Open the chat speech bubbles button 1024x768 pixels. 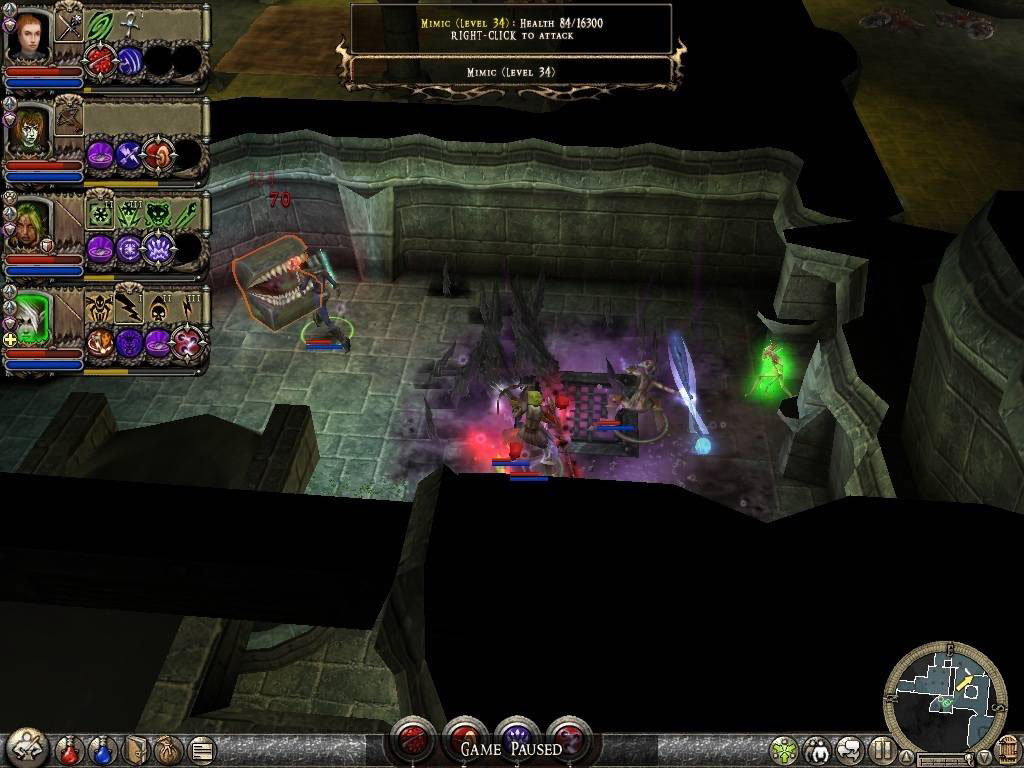click(x=850, y=749)
